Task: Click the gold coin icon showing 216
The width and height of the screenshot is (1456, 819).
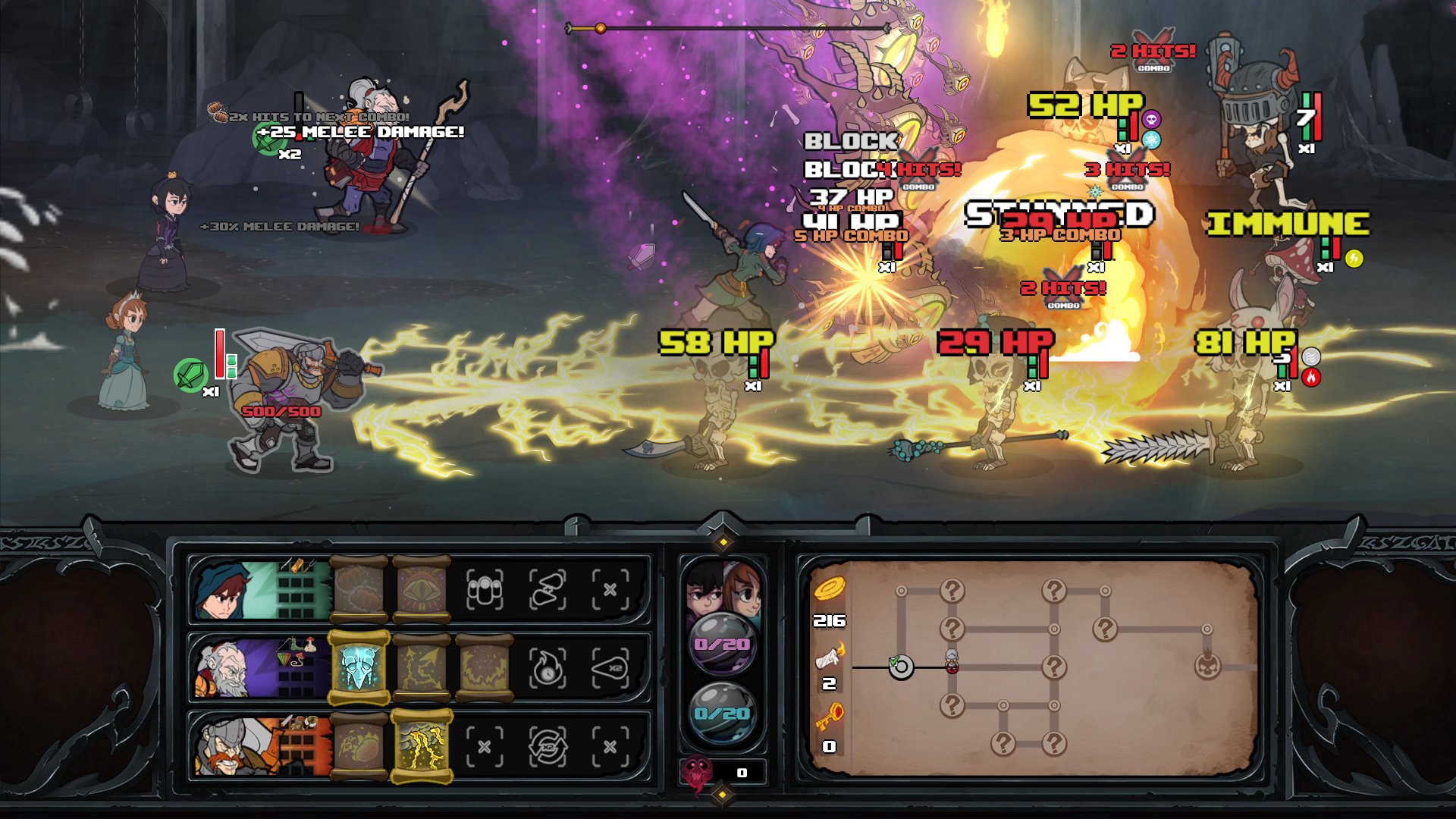Action: click(x=832, y=590)
